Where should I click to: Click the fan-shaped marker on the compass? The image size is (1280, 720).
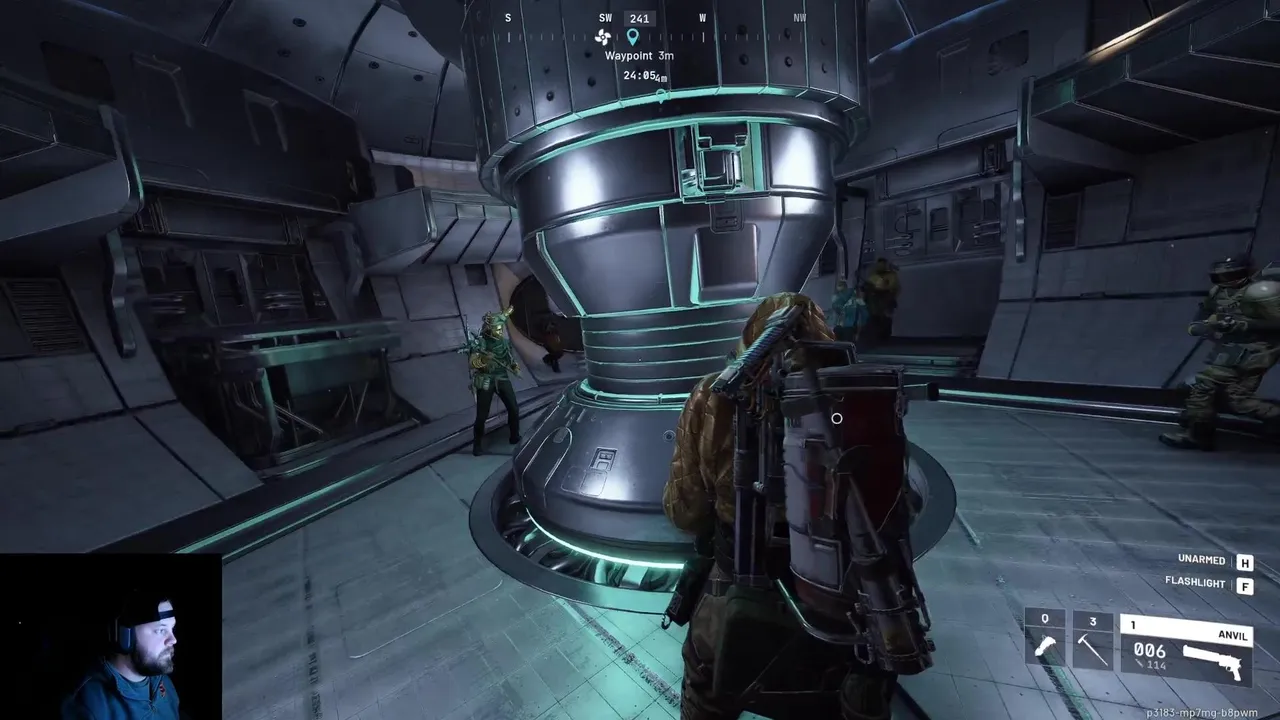click(602, 37)
